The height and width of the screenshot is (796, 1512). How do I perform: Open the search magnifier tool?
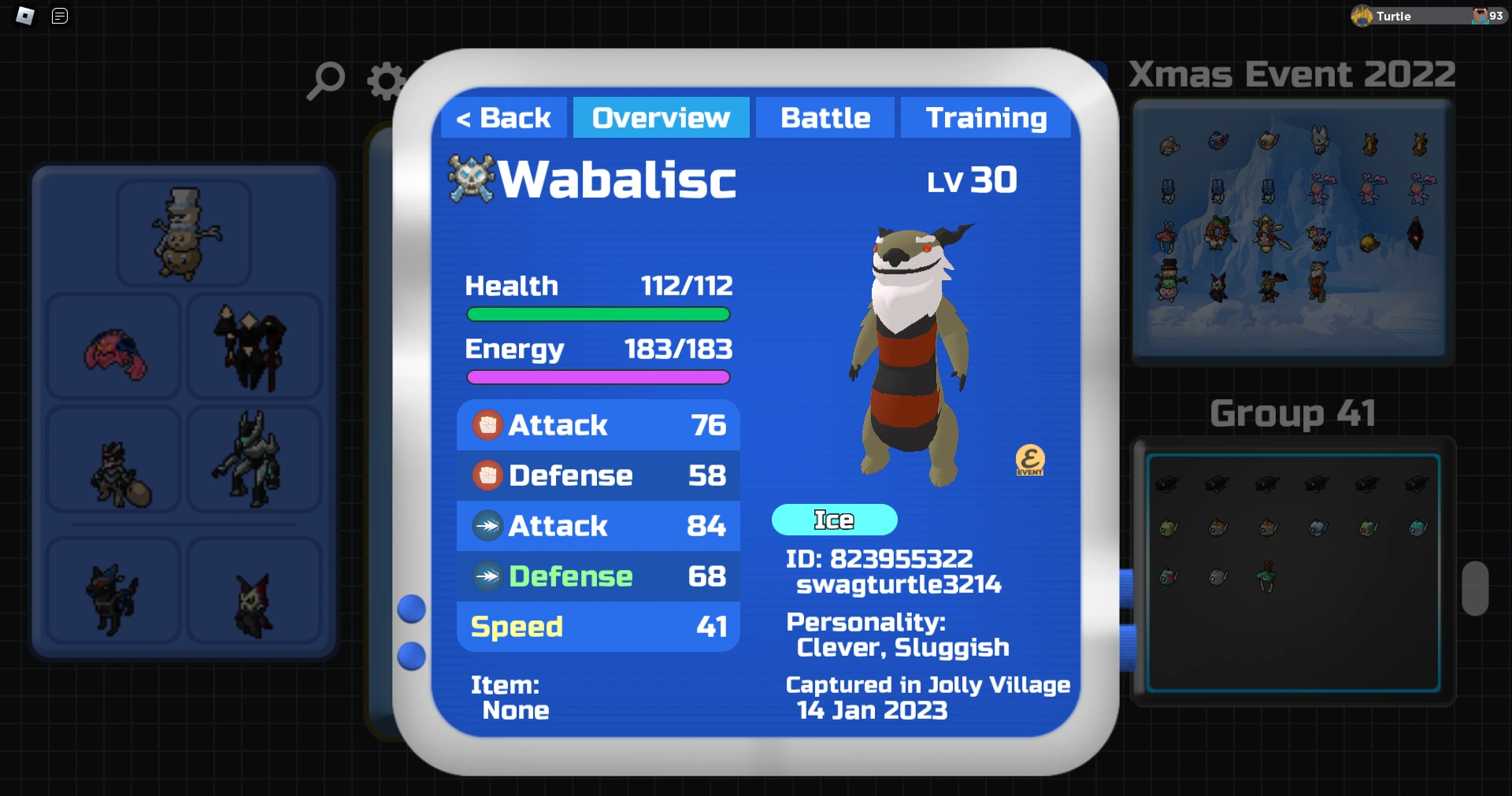(325, 79)
